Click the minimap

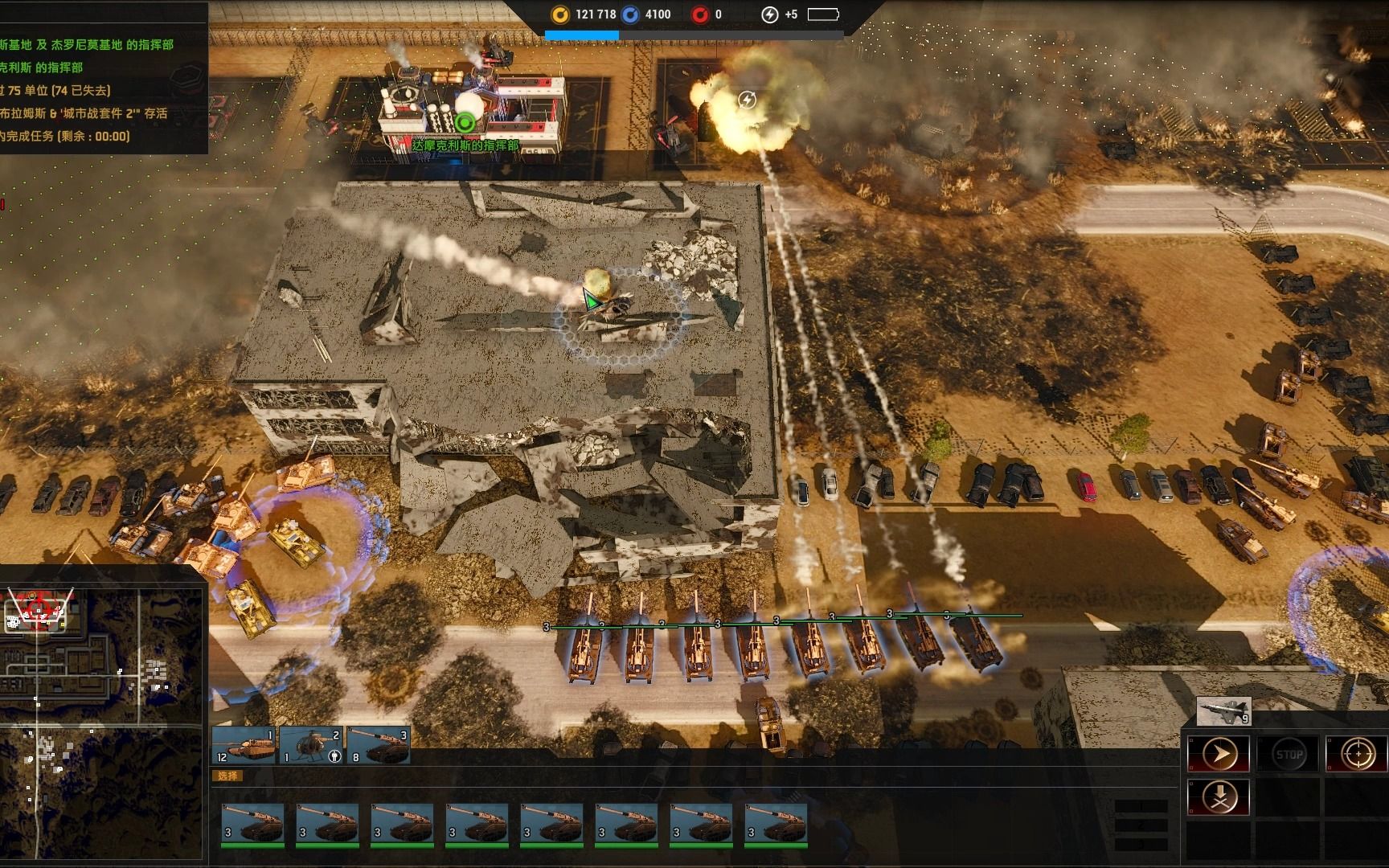point(102,715)
